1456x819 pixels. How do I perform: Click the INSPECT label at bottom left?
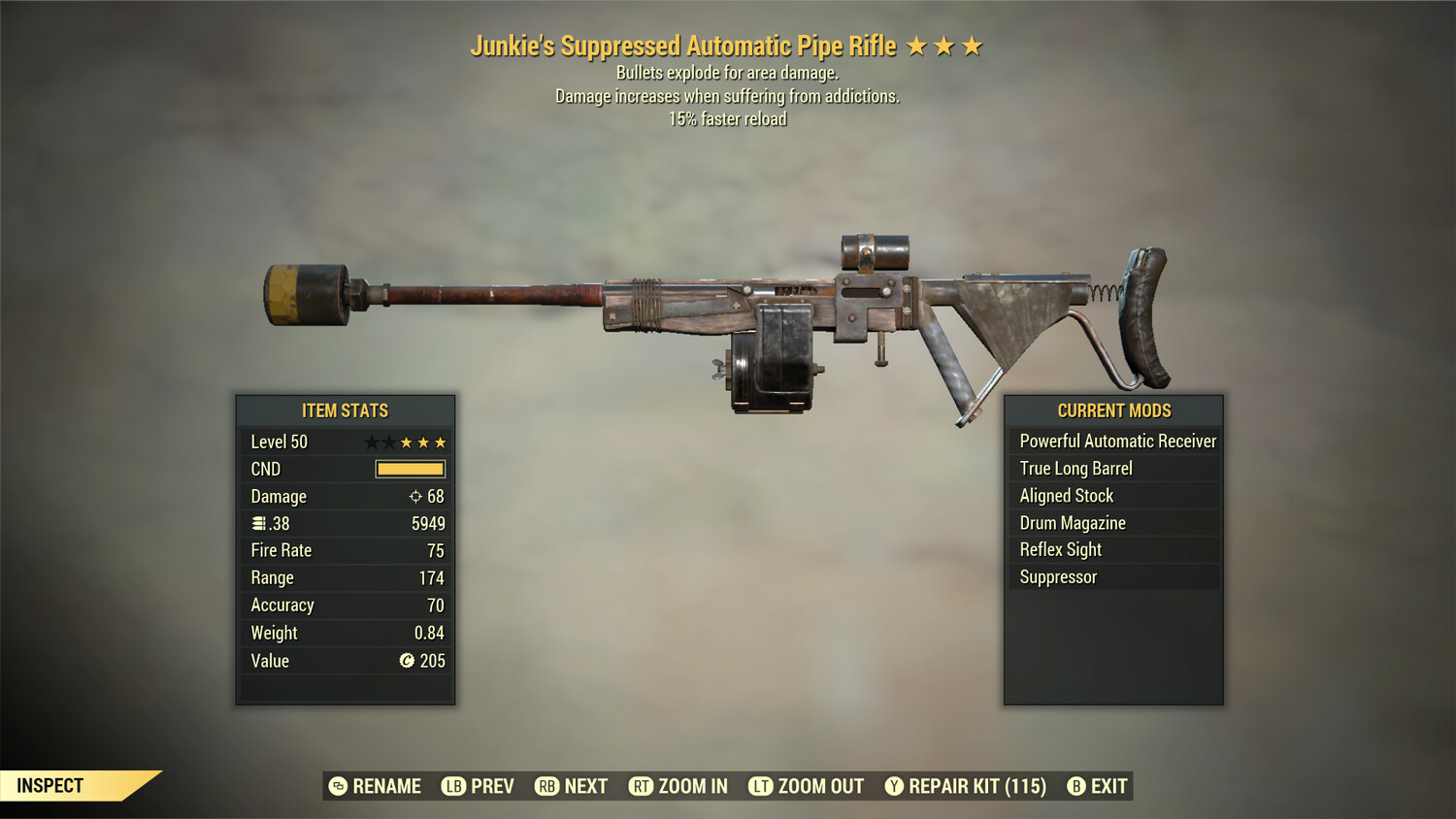click(50, 786)
